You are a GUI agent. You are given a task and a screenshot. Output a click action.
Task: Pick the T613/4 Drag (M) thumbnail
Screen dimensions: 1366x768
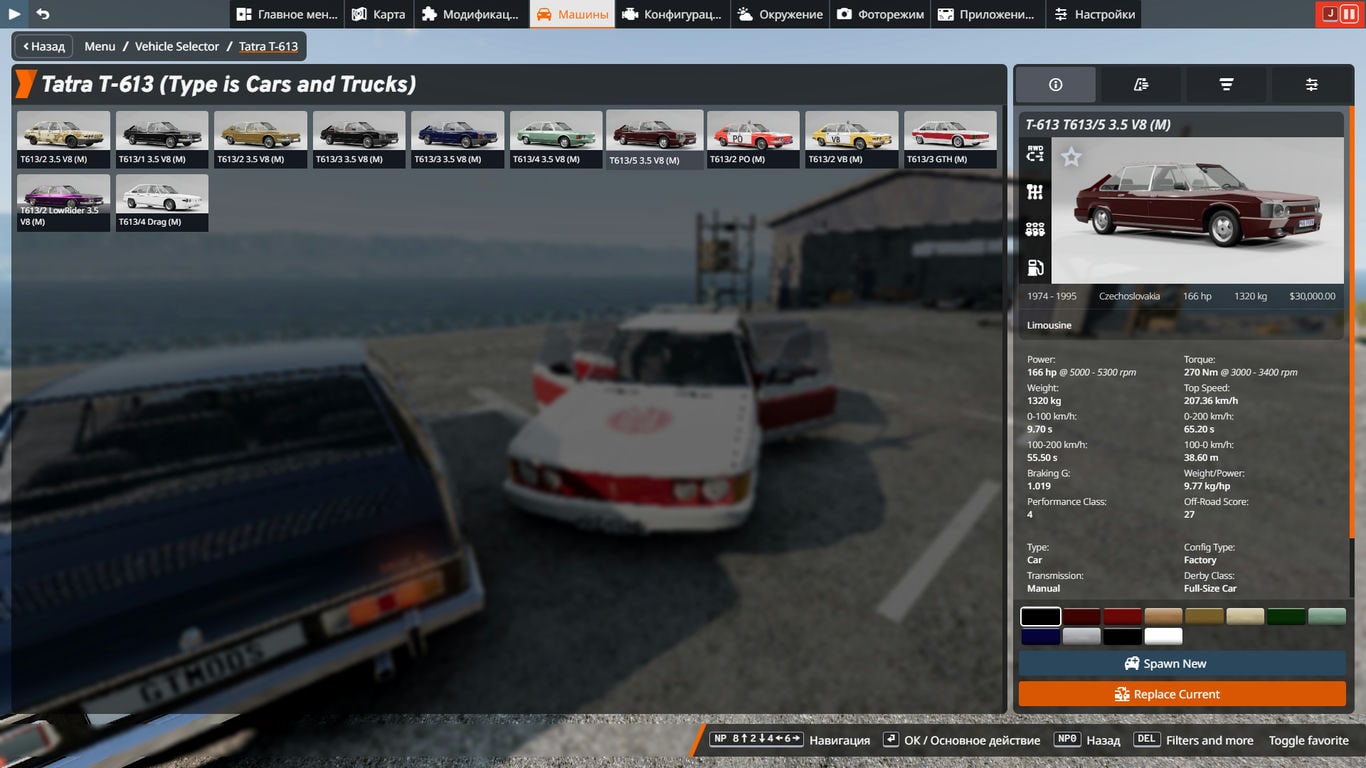tap(162, 202)
